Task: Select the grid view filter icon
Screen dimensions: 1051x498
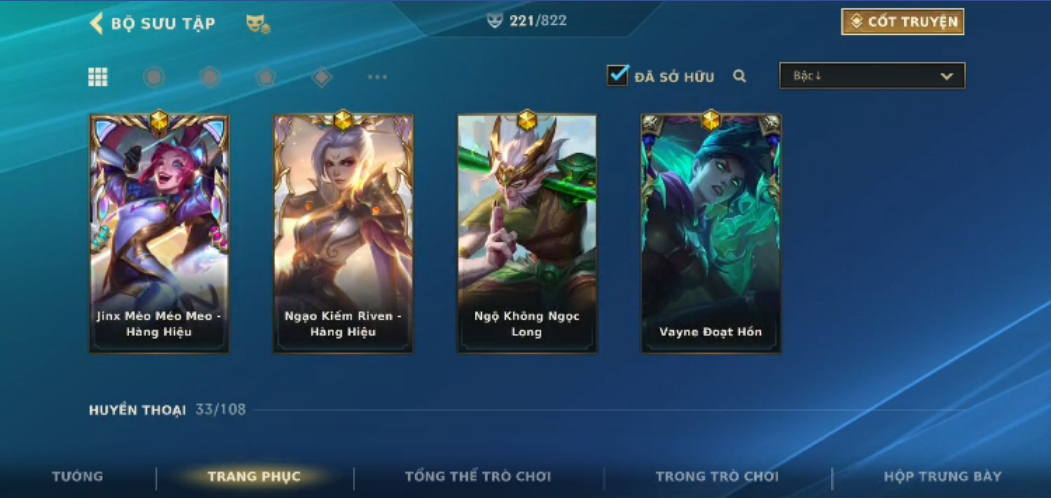Action: 98,77
